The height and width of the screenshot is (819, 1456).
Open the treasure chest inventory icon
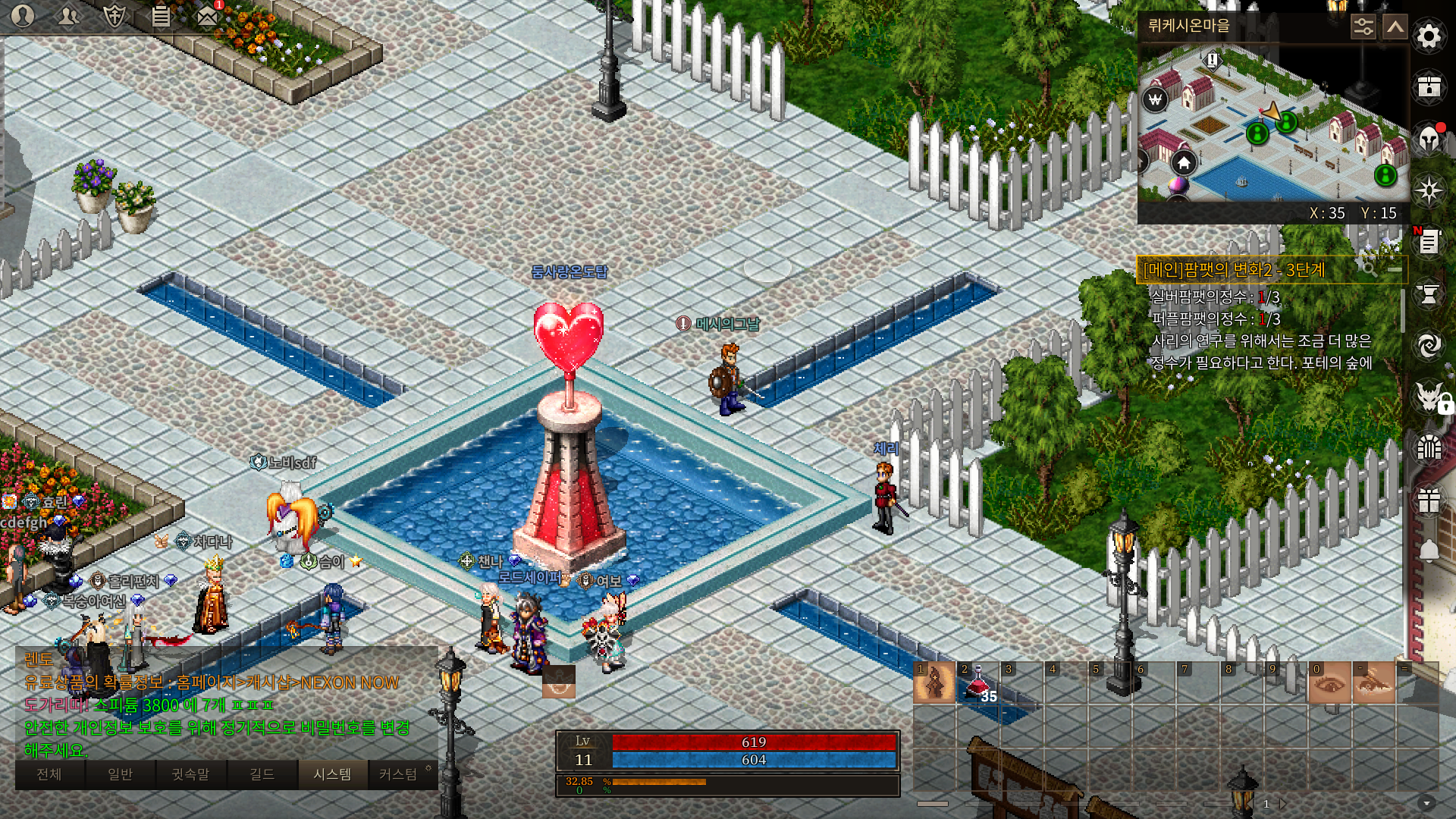point(1429,86)
